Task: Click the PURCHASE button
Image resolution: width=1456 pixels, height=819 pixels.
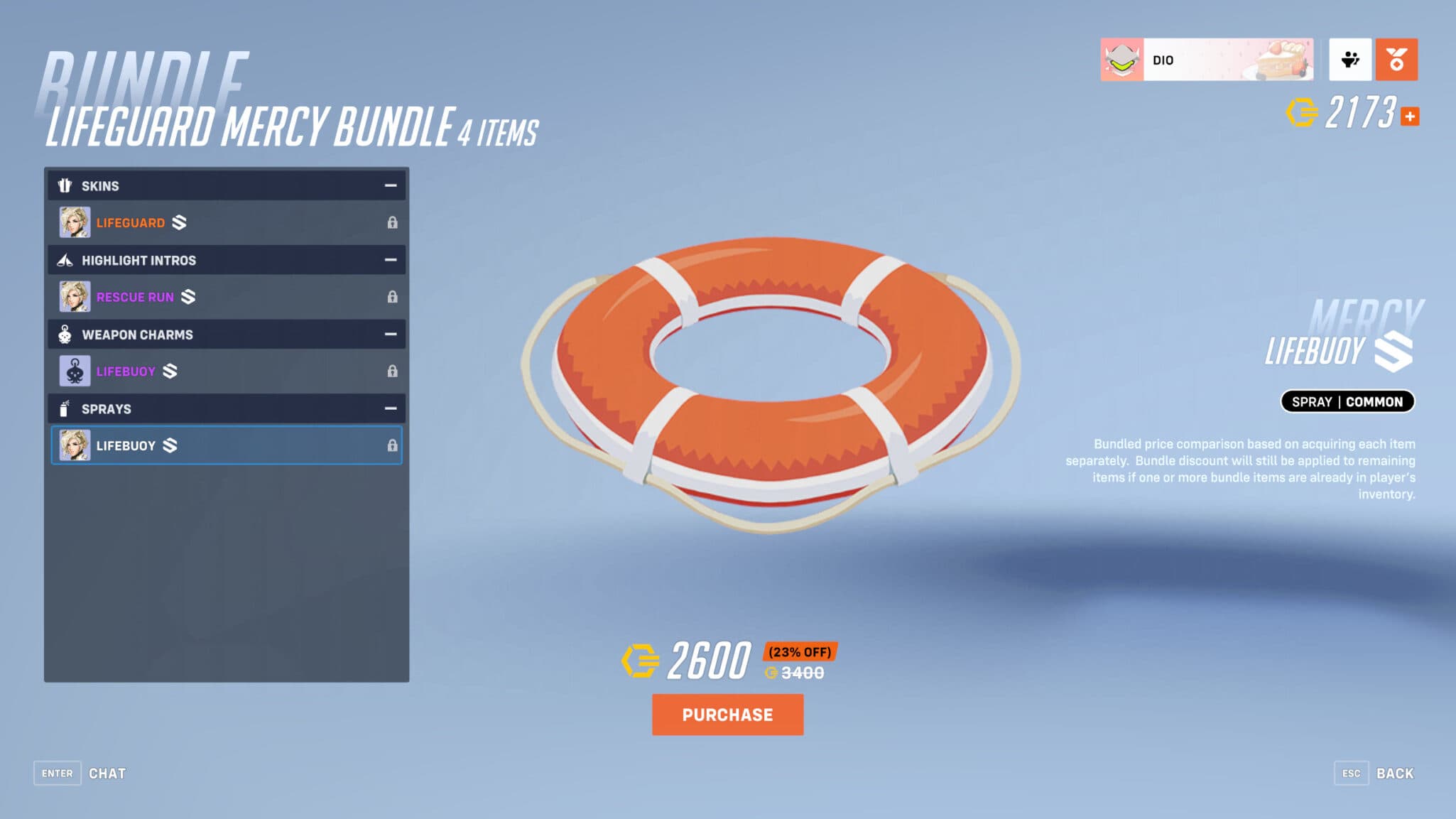Action: click(727, 715)
